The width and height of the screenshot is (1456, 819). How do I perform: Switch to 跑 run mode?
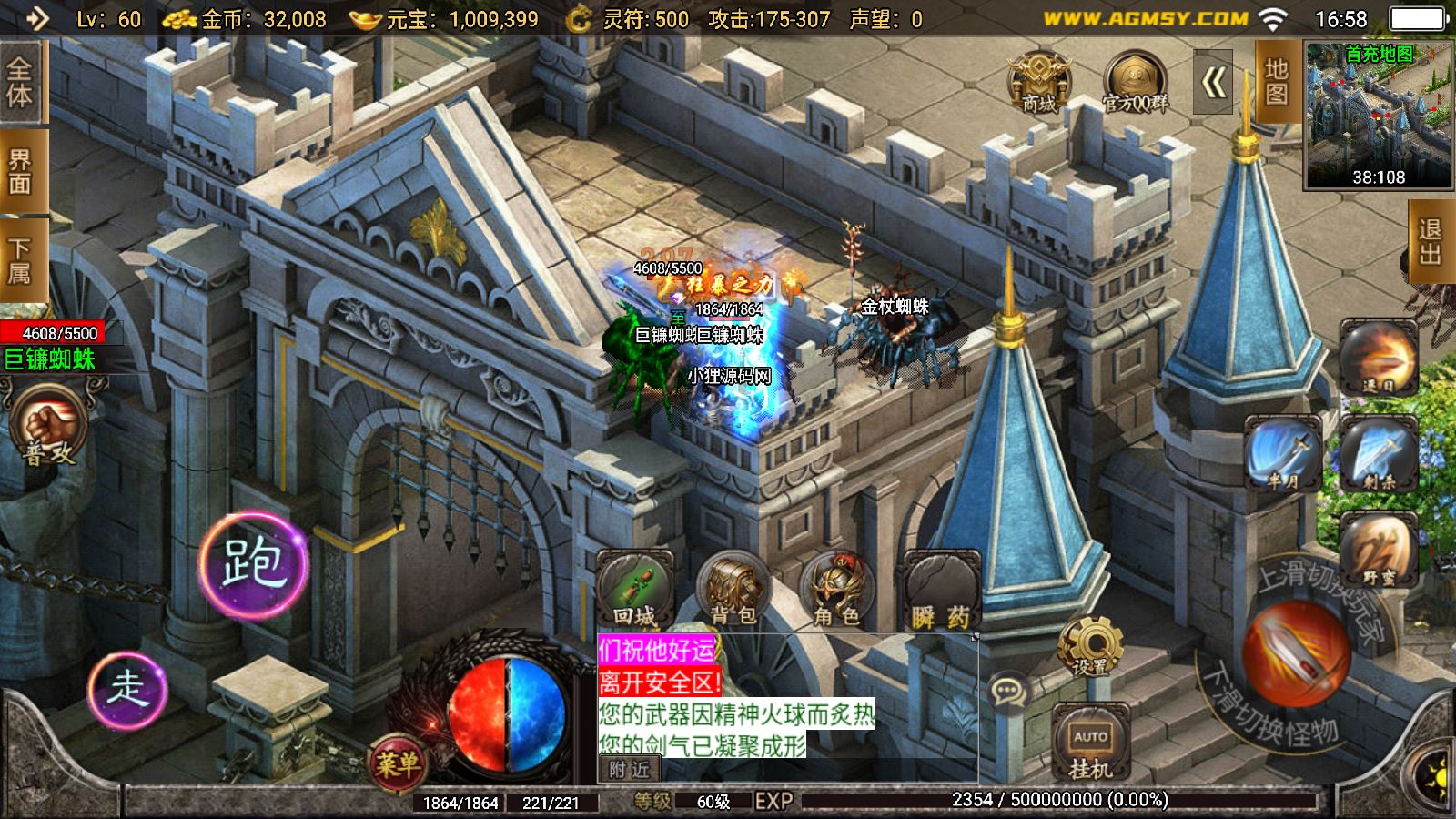pos(254,562)
